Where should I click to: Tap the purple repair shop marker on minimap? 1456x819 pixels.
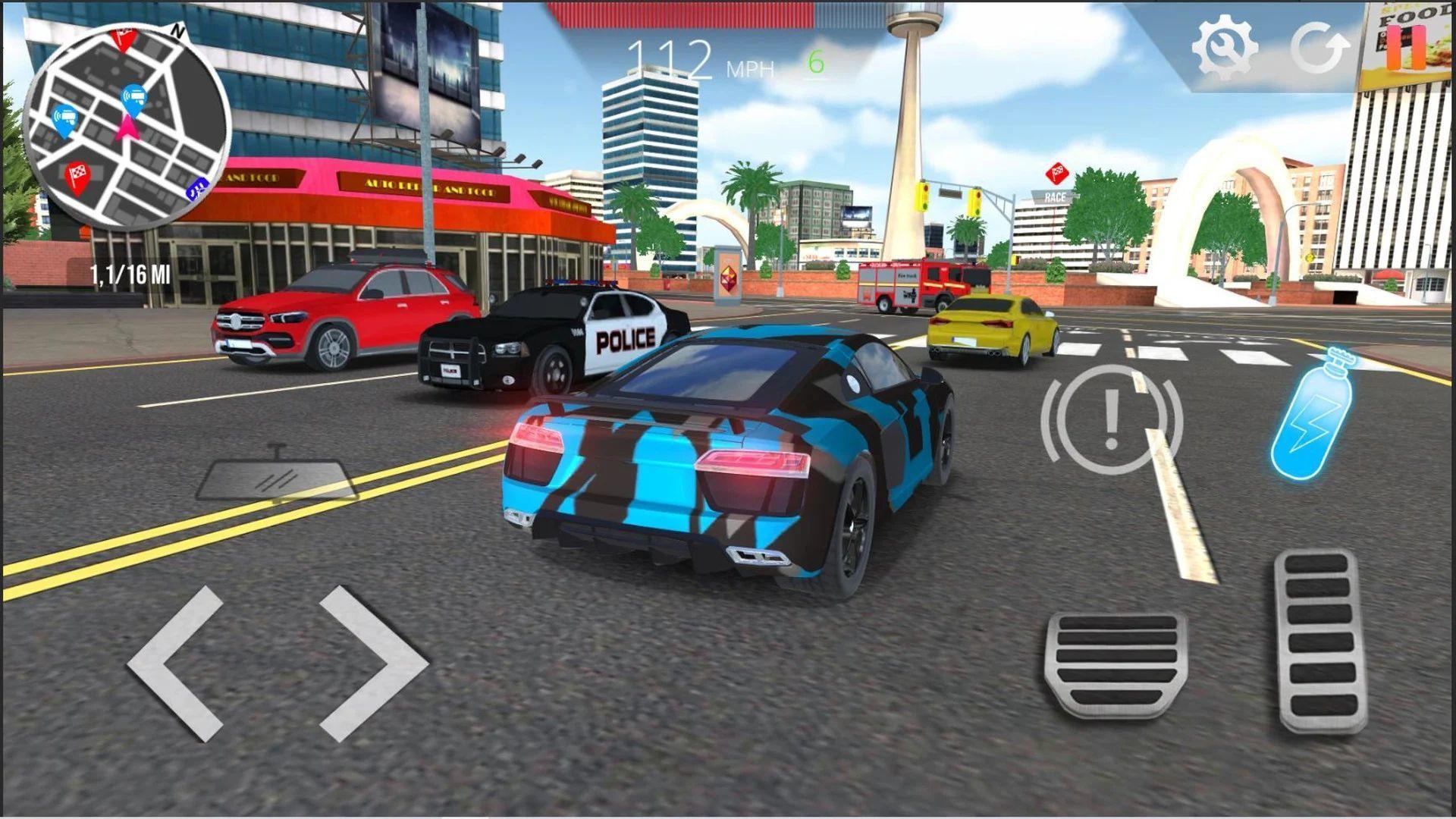[x=198, y=187]
